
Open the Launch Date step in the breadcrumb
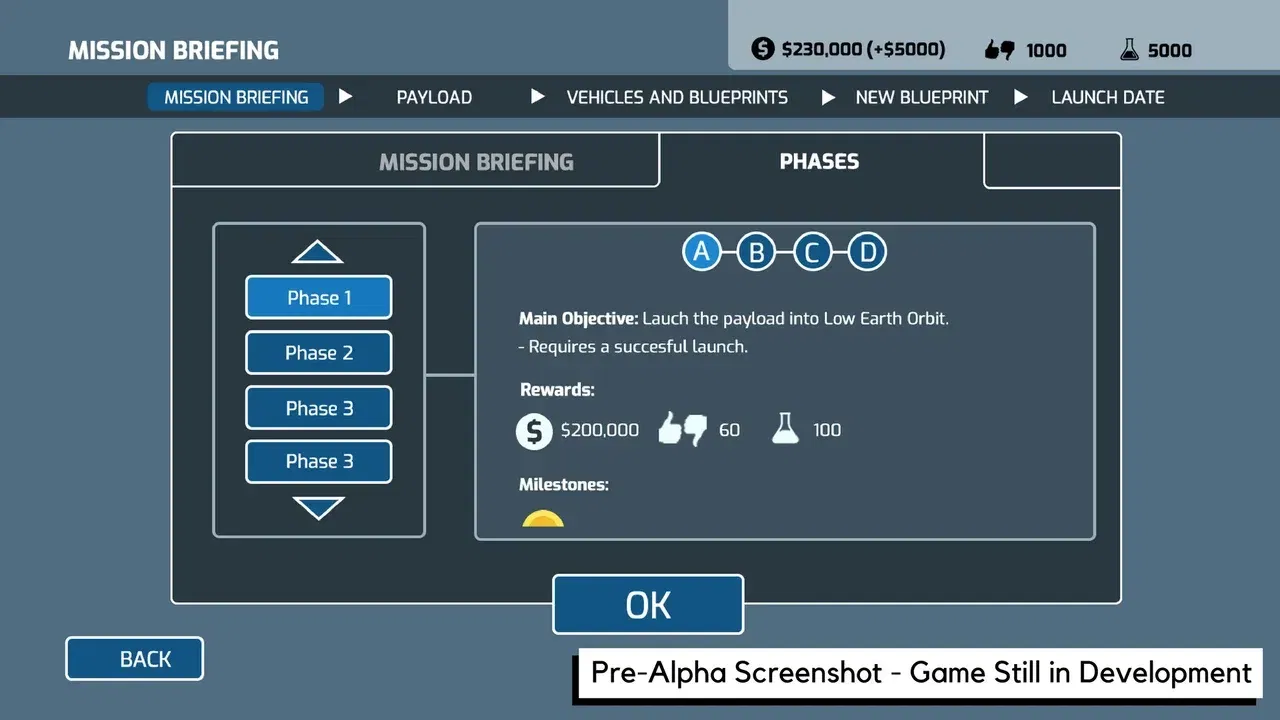(1107, 97)
